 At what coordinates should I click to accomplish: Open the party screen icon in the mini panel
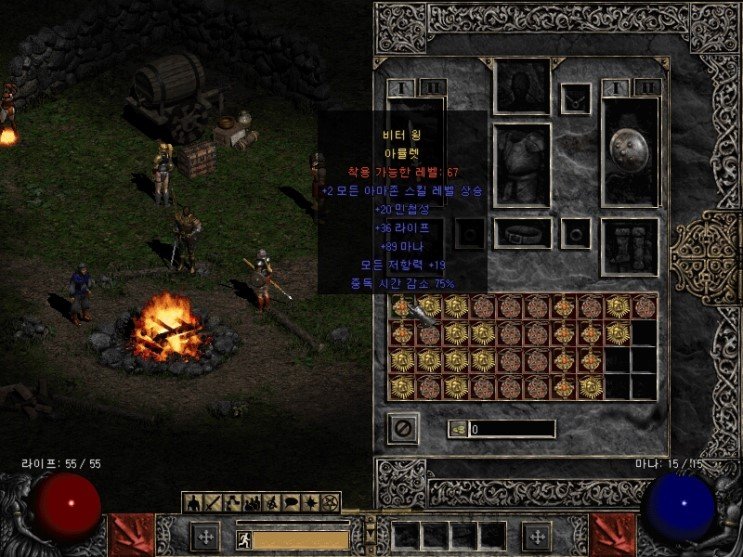249,502
